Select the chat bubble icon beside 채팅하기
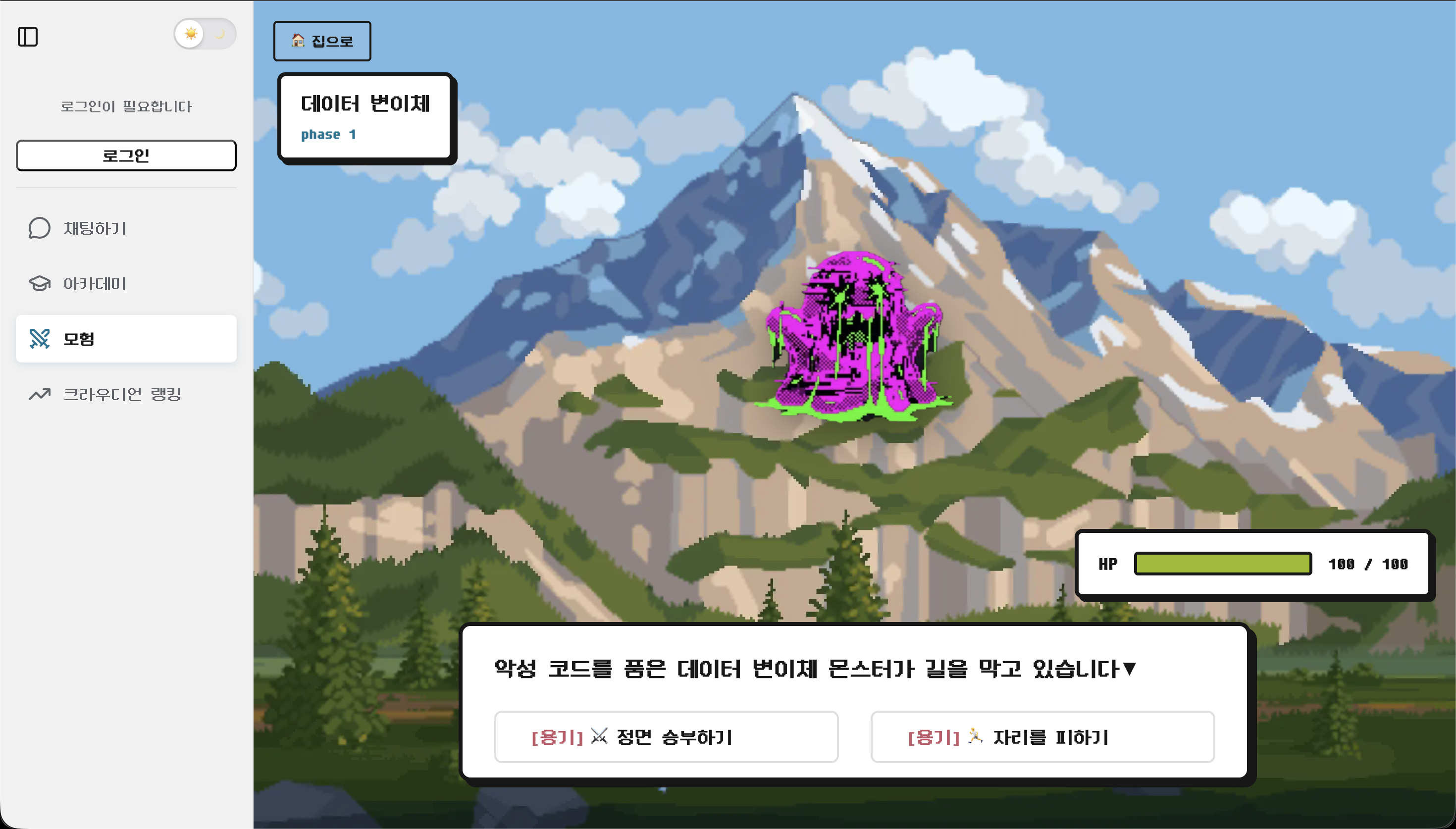1456x829 pixels. 39,228
